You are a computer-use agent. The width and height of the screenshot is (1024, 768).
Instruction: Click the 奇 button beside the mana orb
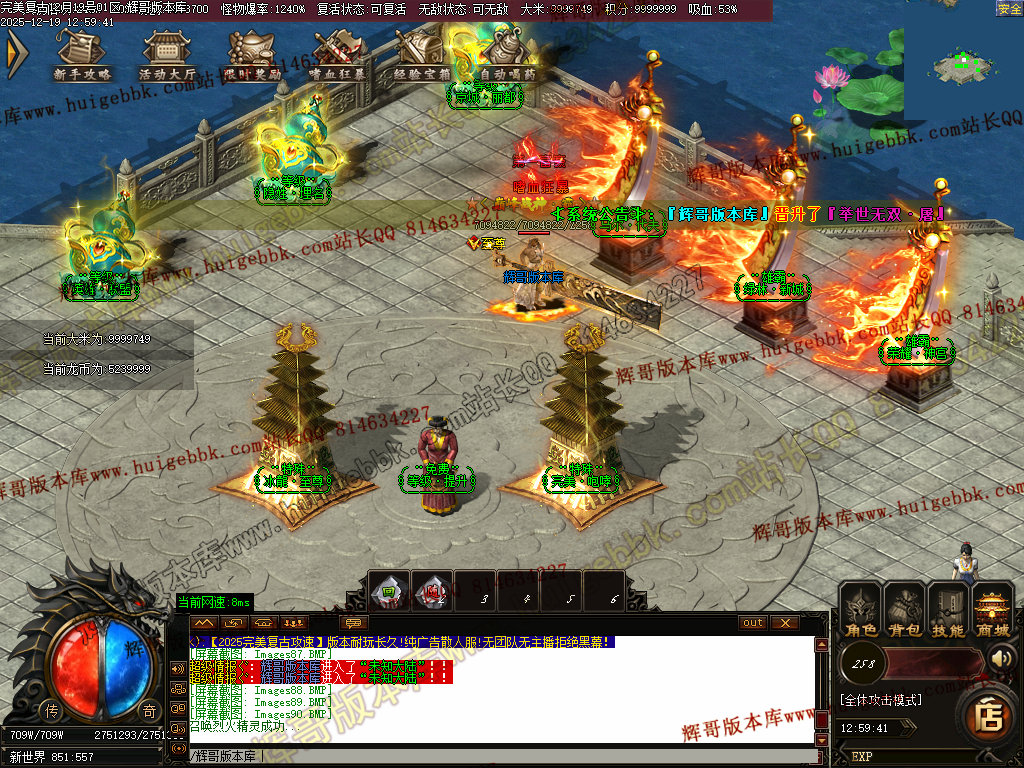(x=148, y=710)
